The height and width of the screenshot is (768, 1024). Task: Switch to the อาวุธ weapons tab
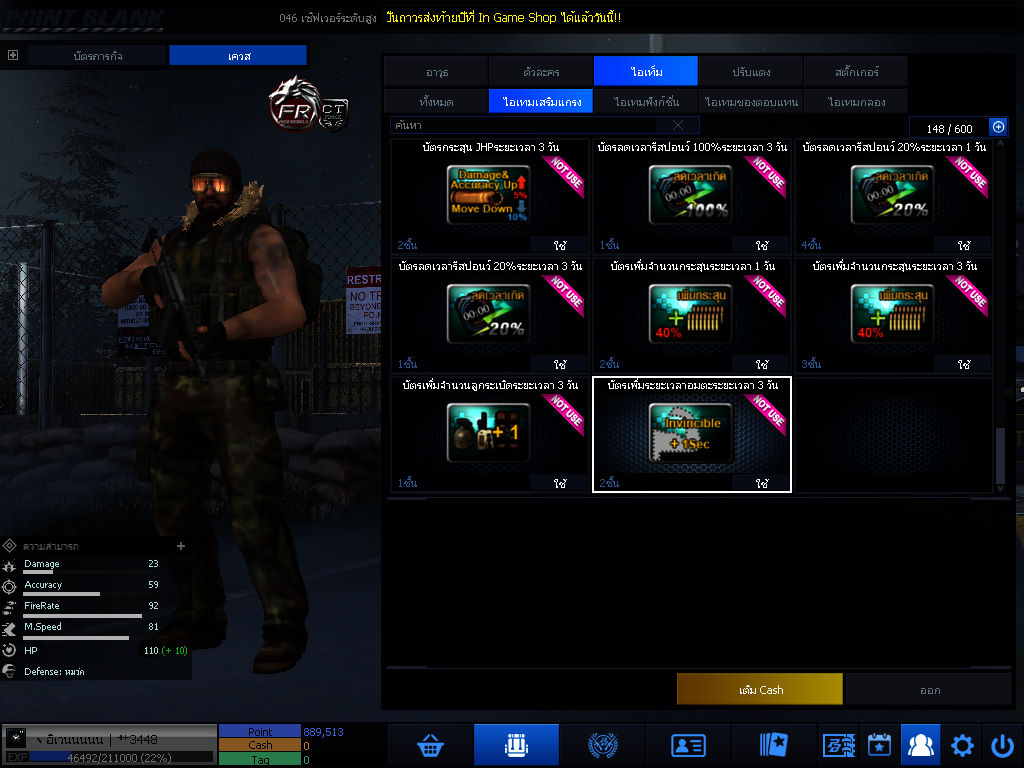coord(436,72)
